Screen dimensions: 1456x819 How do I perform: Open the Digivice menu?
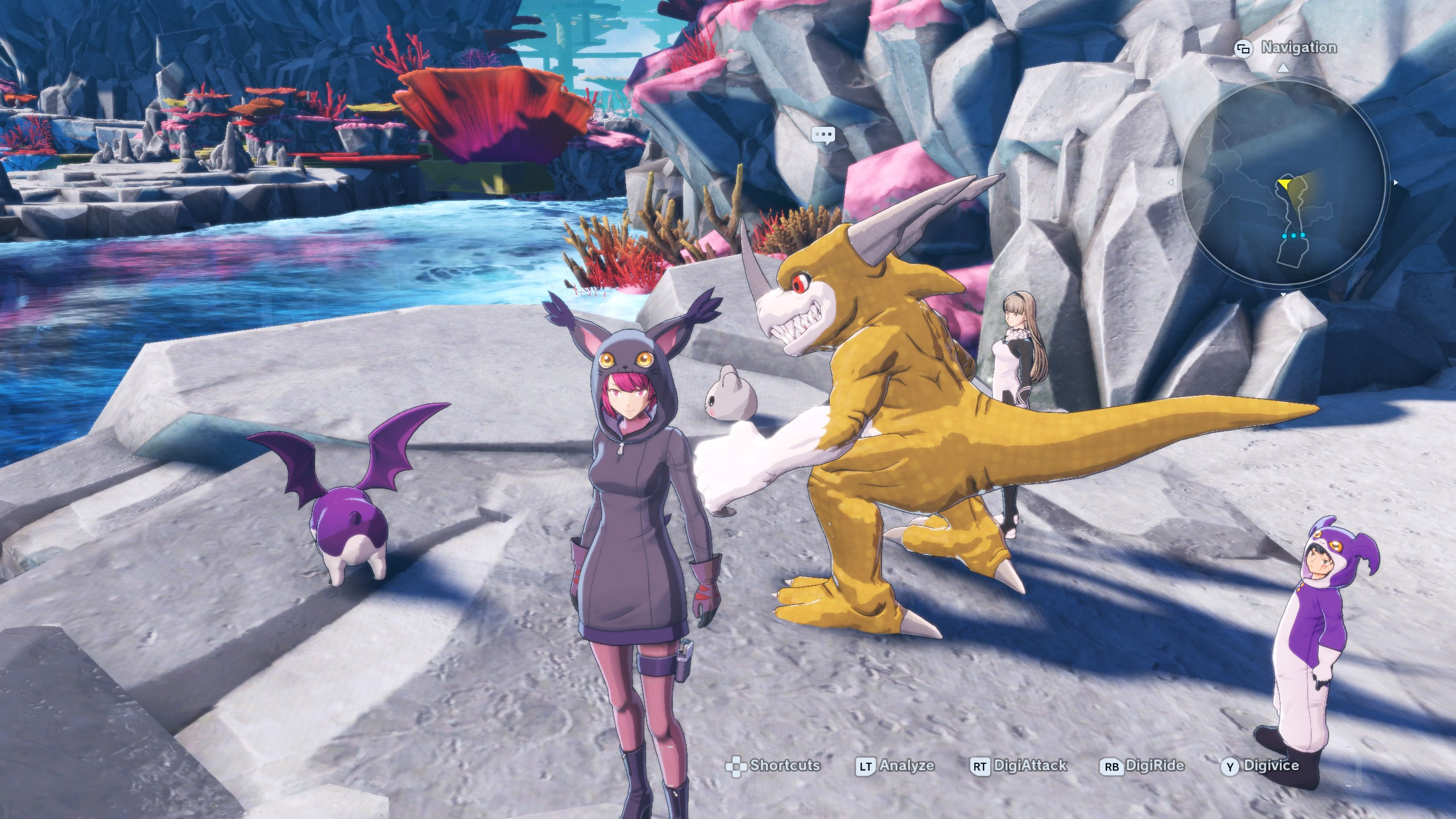[1260, 766]
